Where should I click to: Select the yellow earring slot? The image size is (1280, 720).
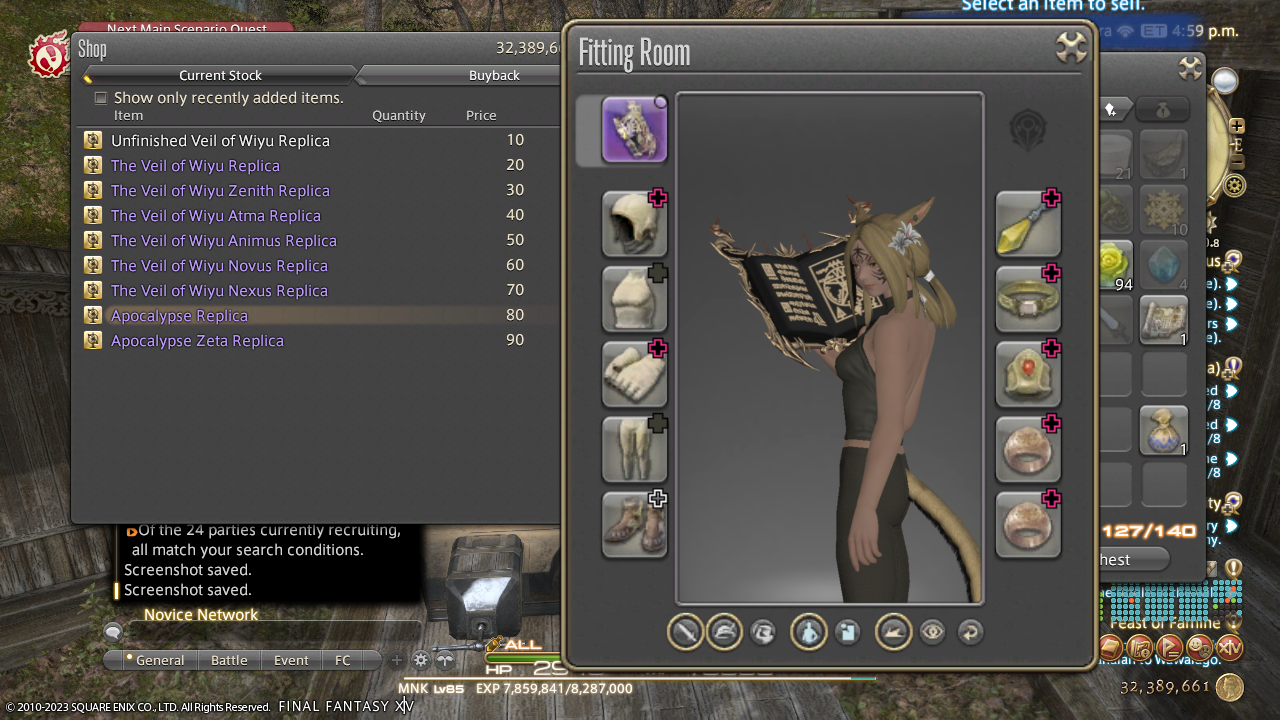click(x=1028, y=224)
